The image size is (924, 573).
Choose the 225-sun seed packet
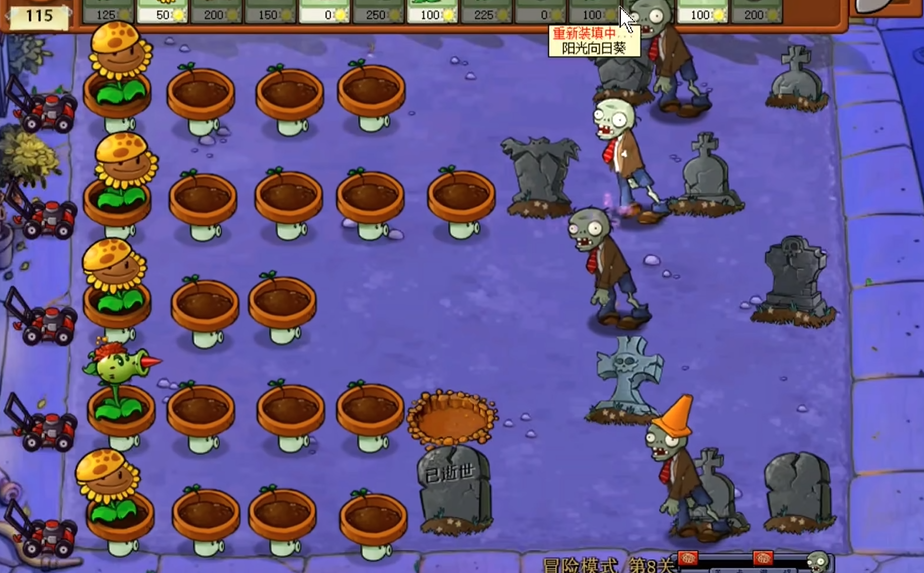tap(486, 12)
